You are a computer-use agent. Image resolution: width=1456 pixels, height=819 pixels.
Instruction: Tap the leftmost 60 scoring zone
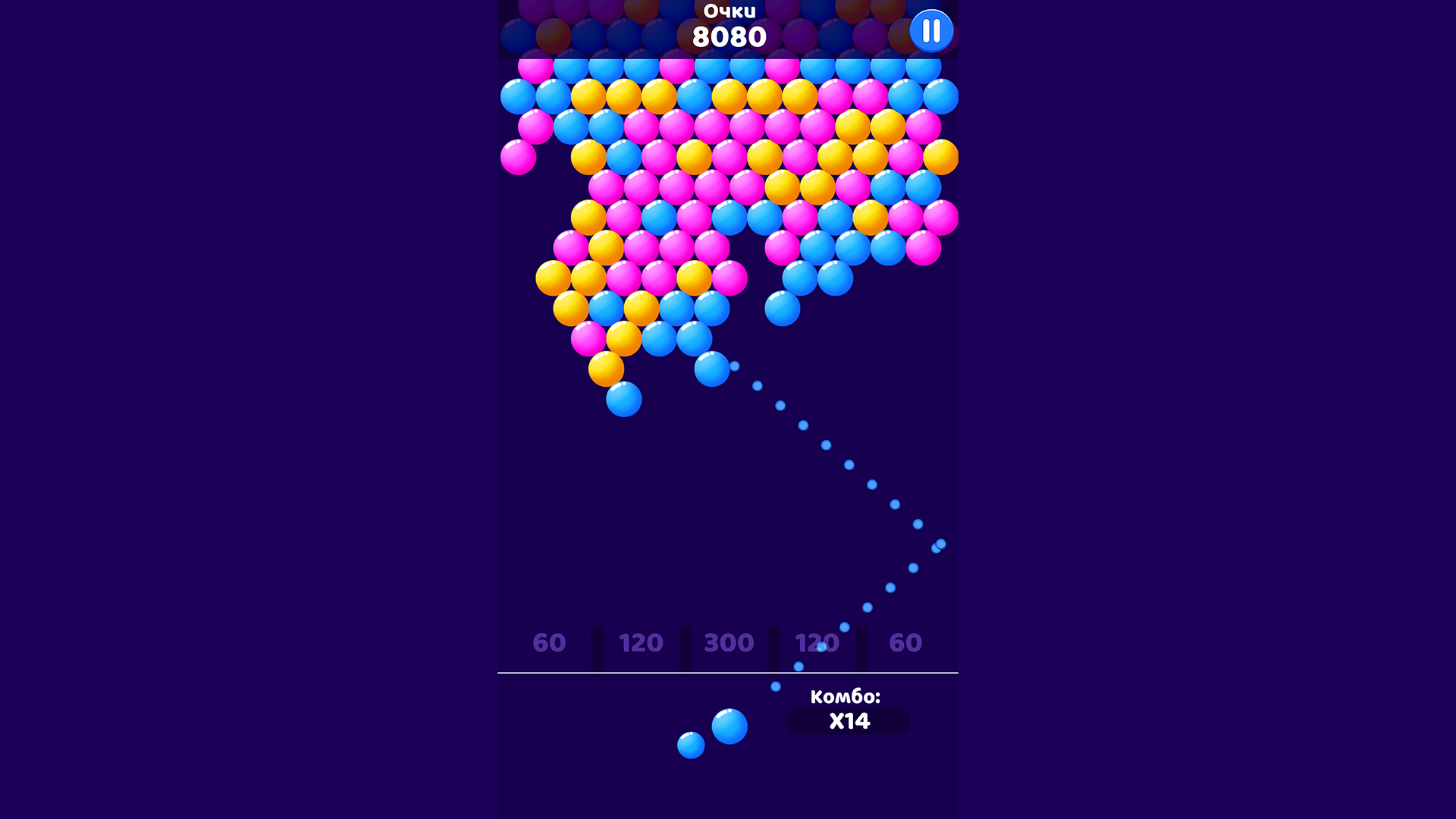[549, 643]
